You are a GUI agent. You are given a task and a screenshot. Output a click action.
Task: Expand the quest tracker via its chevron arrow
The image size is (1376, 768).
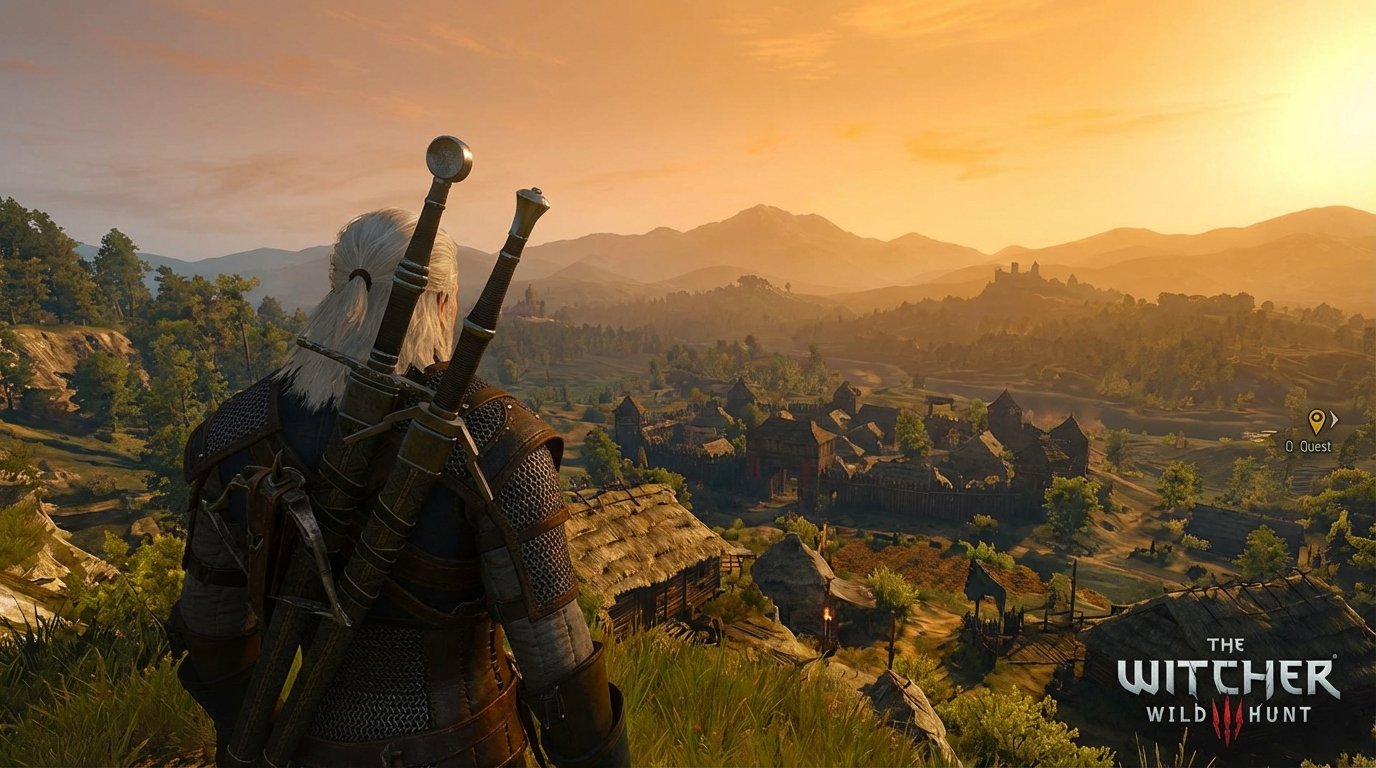pos(1334,419)
